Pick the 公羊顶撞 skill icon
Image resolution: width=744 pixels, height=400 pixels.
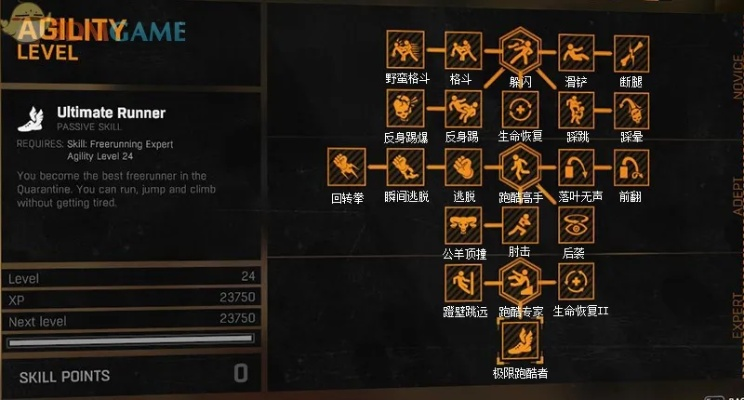461,224
